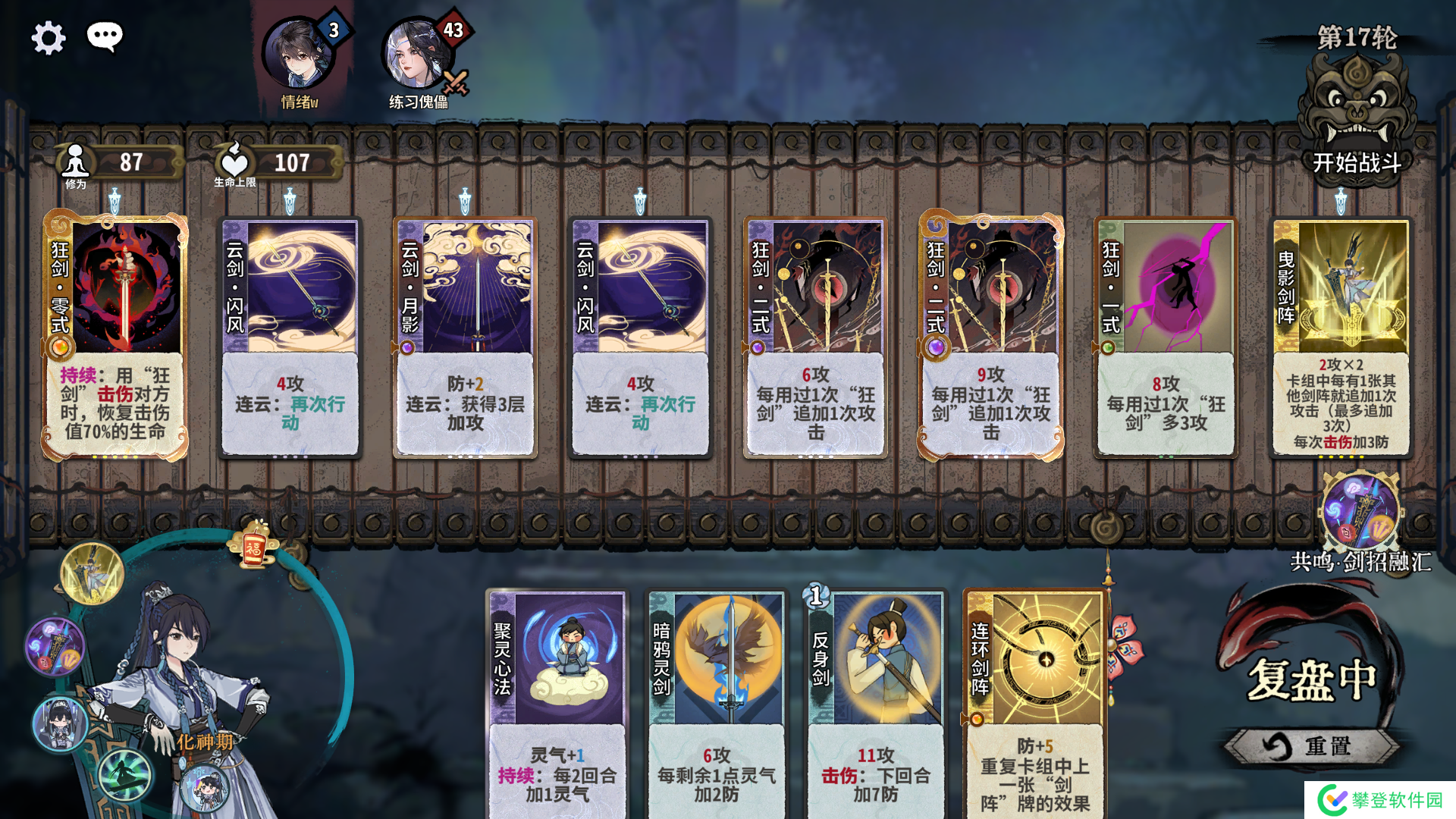
Task: Select the 狂剑·零式 card
Action: 115,337
